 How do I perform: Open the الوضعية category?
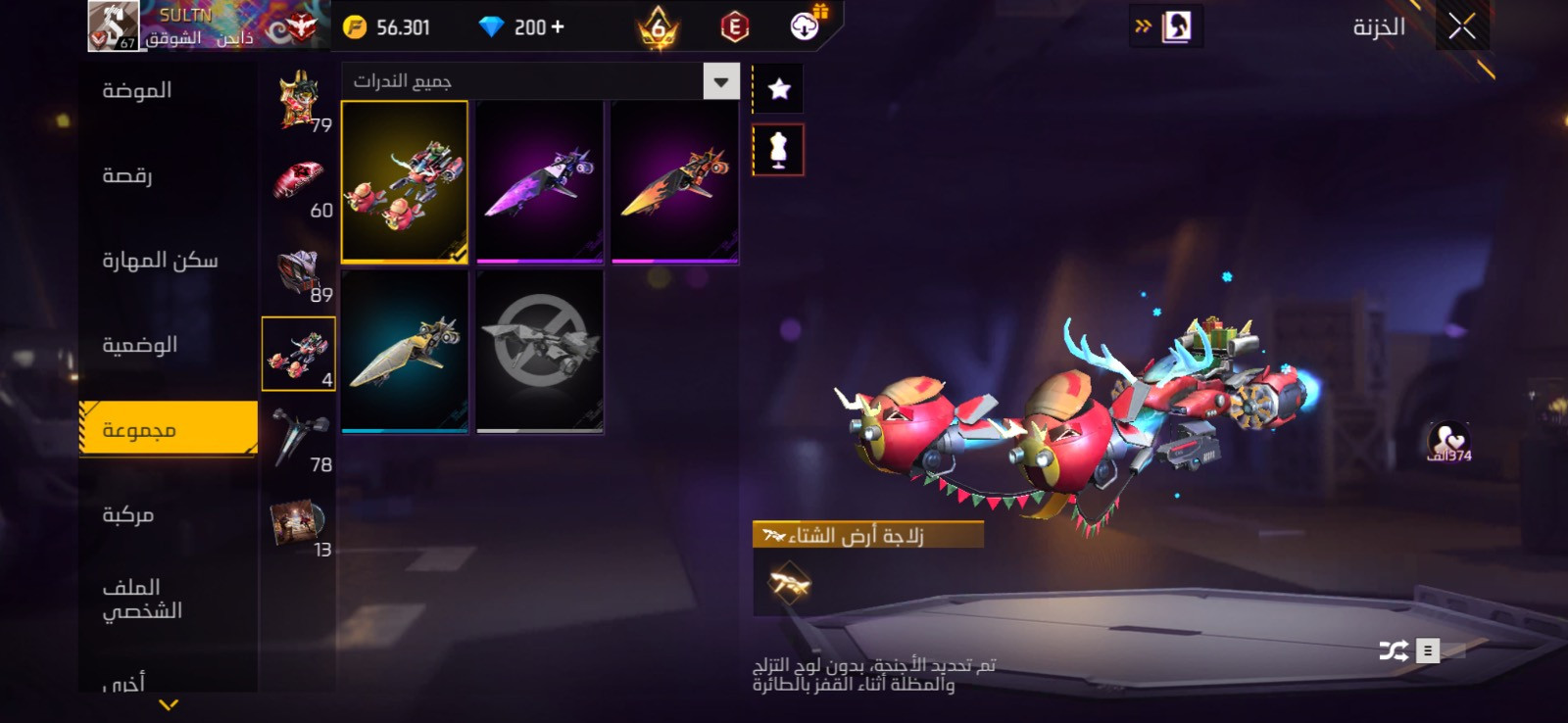click(140, 346)
